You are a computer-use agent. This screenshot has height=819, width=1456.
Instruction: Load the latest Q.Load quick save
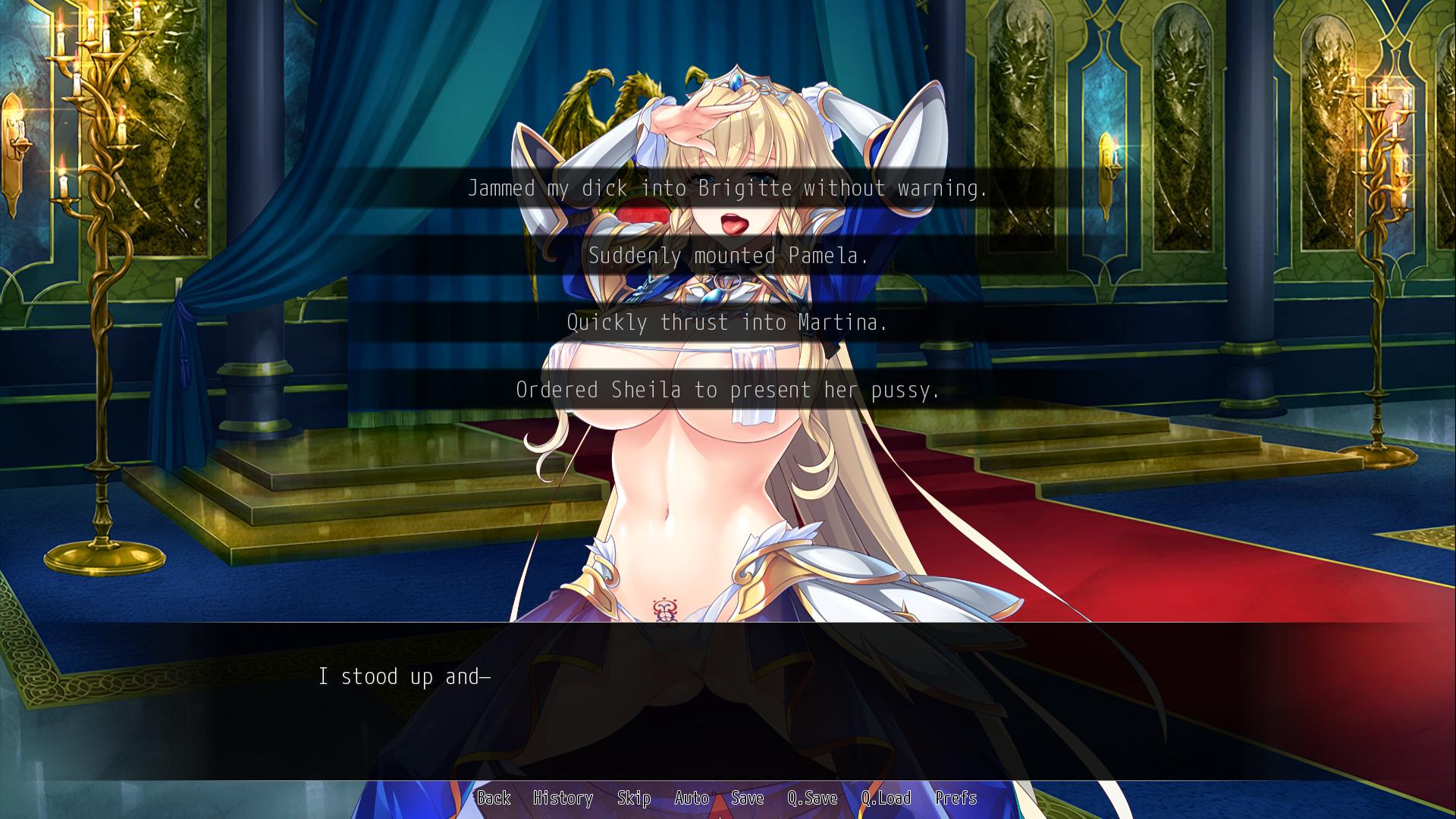[x=885, y=799]
